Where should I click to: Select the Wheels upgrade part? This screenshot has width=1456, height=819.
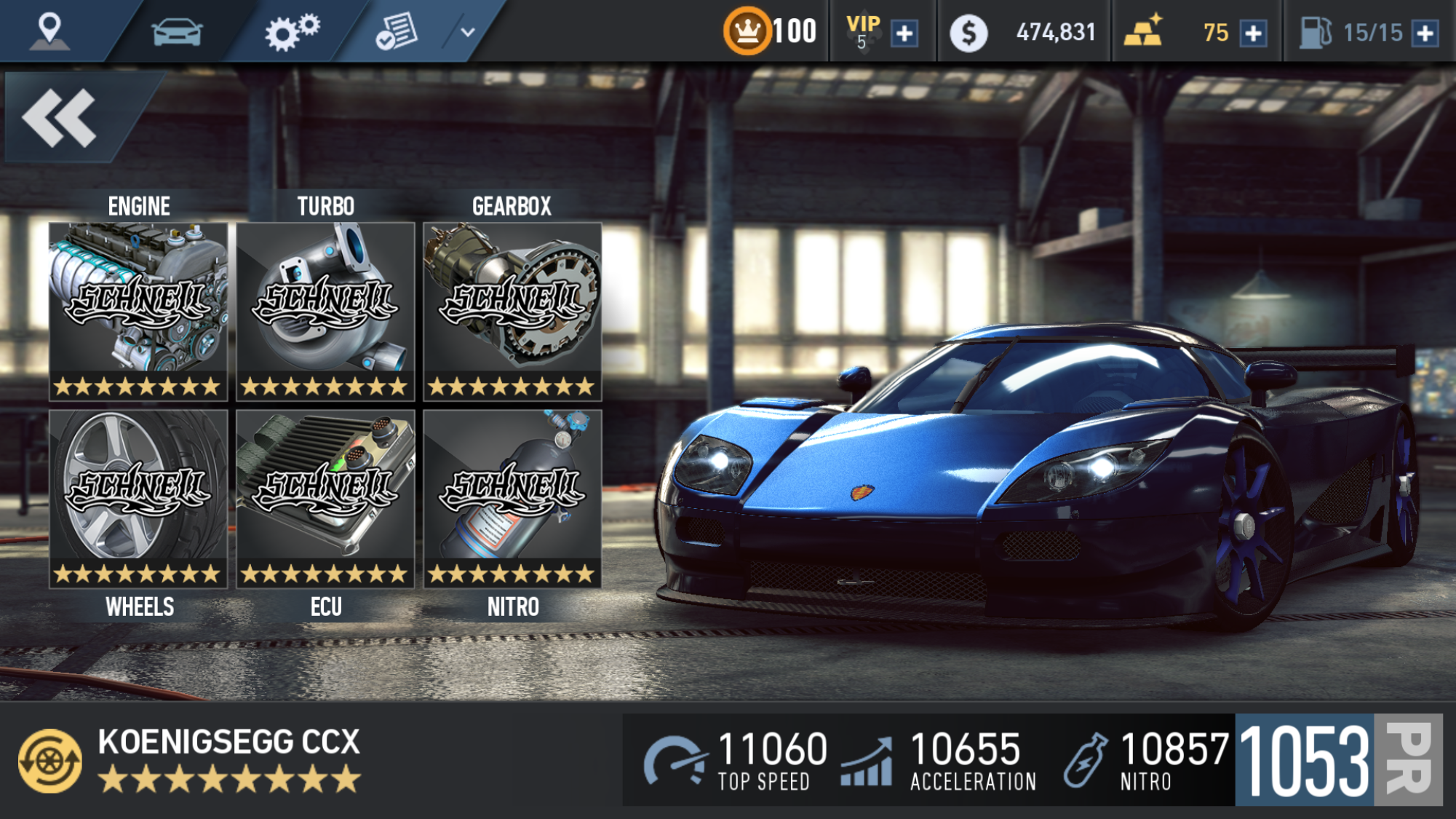click(138, 499)
